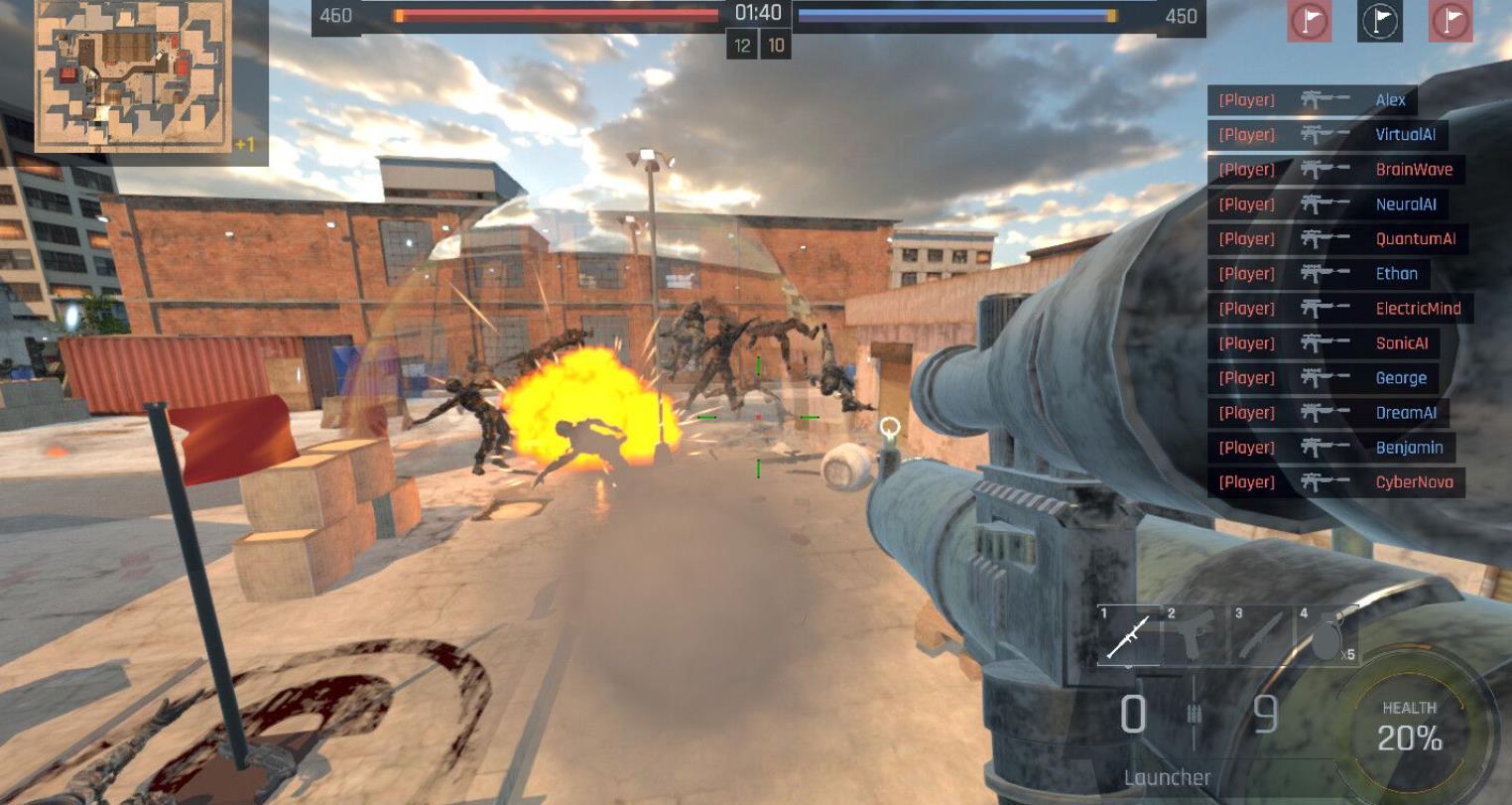Screen dimensions: 1512x805
Task: Select the Alex kill feed row
Action: coord(1312,100)
